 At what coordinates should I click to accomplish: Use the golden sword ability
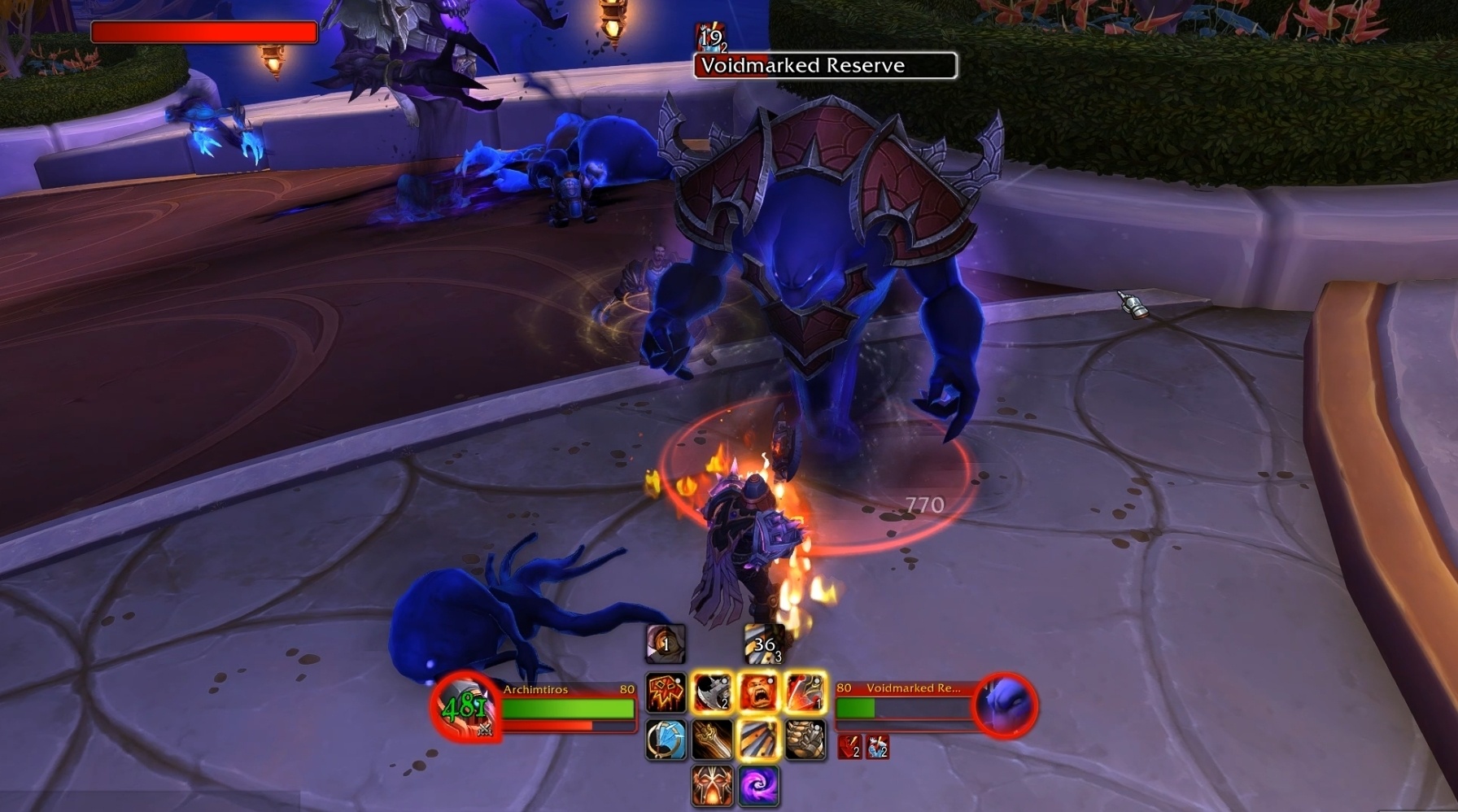(712, 740)
